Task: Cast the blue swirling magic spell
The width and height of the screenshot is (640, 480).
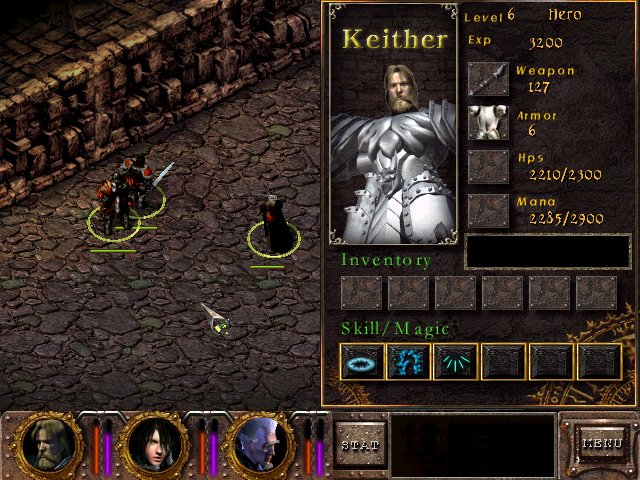Action: click(x=408, y=362)
